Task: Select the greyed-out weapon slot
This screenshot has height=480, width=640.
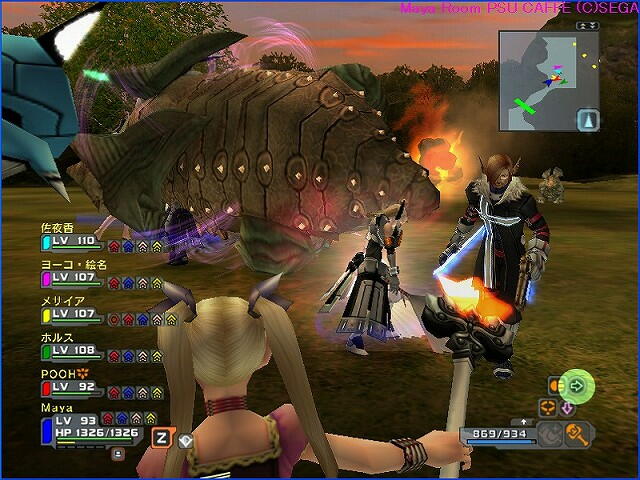Action: click(550, 433)
